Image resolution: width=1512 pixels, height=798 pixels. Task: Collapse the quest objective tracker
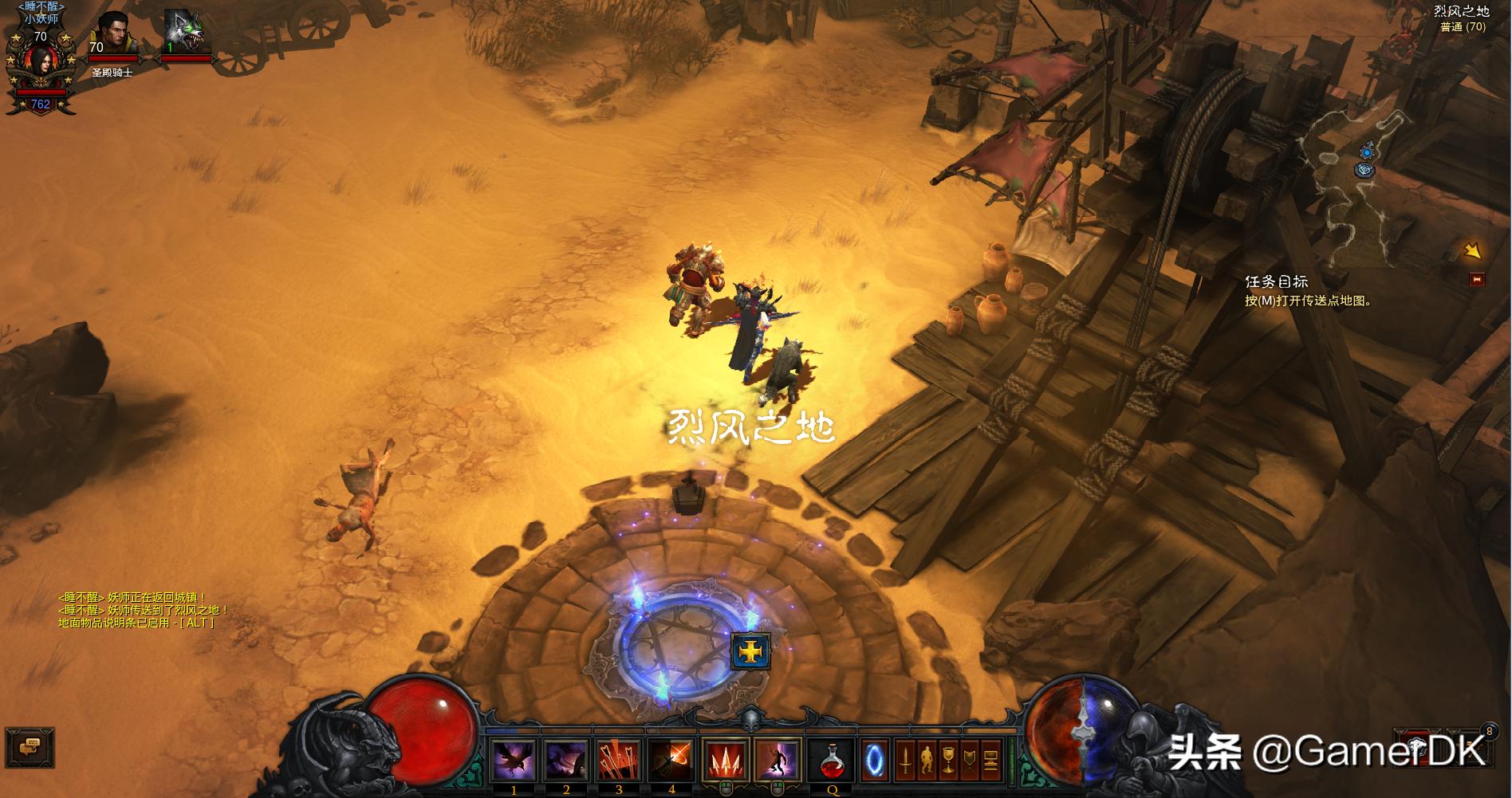pos(1476,280)
